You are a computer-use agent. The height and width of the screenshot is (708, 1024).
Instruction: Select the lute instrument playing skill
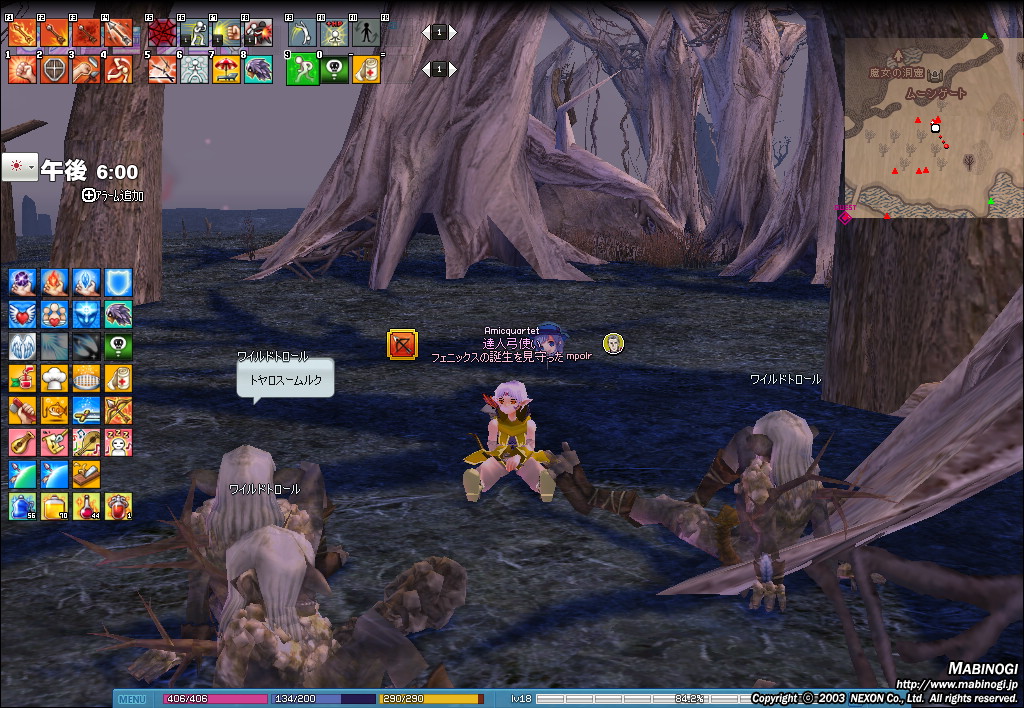(x=22, y=442)
